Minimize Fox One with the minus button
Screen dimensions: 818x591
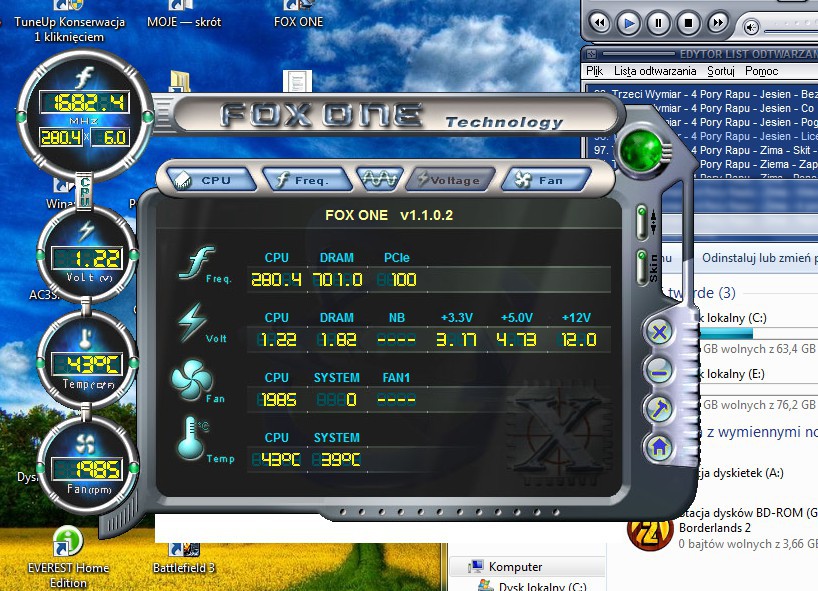pyautogui.click(x=658, y=371)
